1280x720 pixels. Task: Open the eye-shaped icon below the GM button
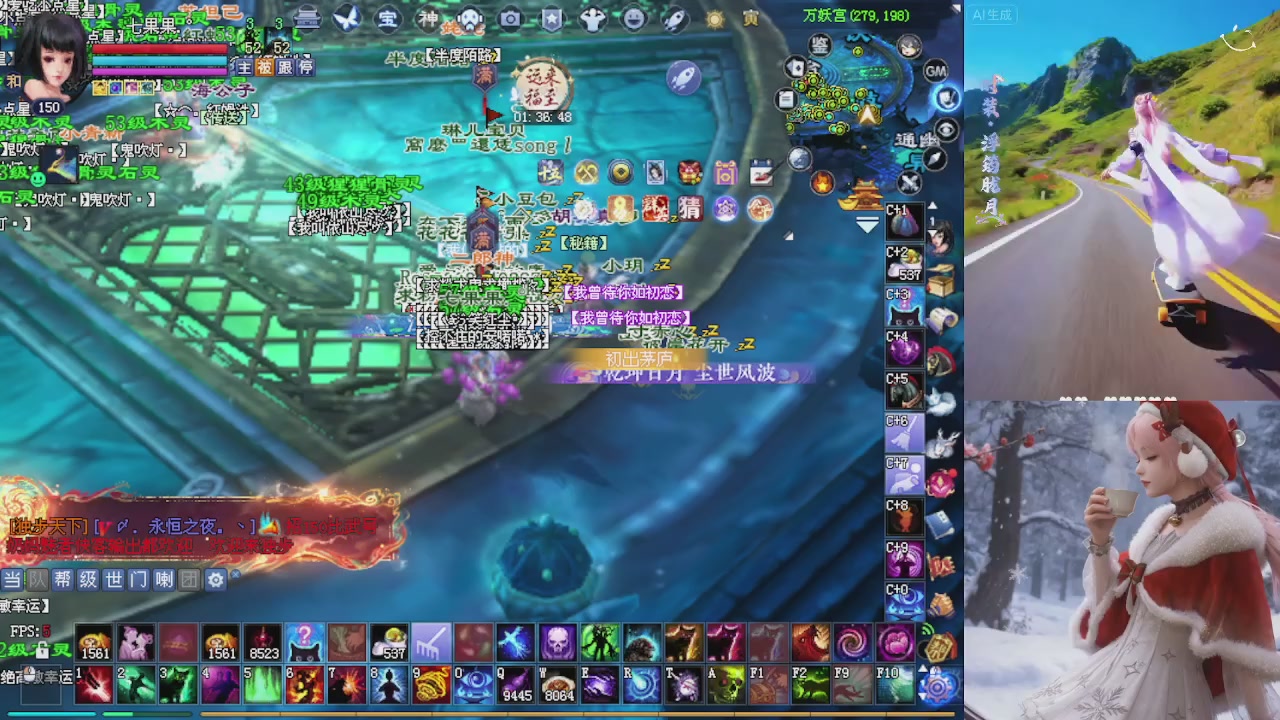coord(944,130)
